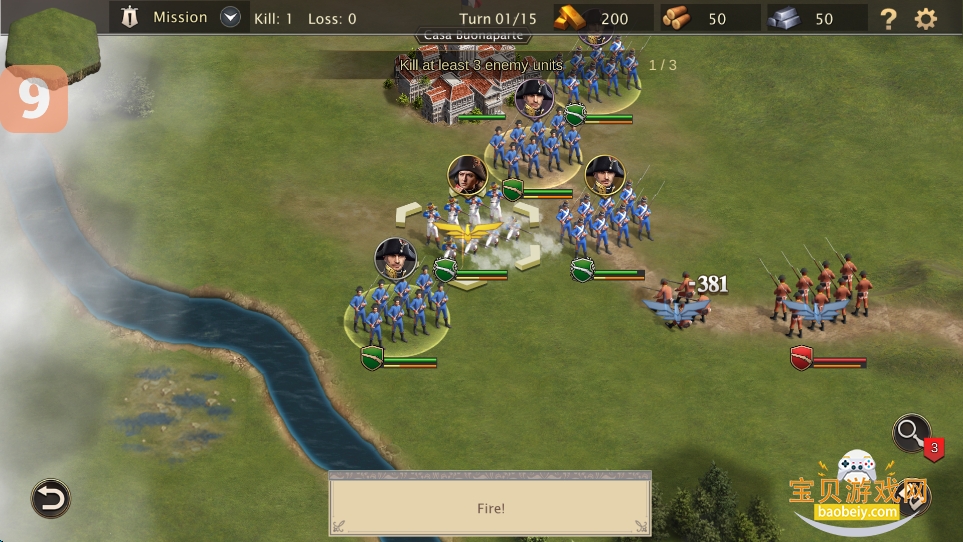
Task: Open the help question mark
Action: click(888, 18)
